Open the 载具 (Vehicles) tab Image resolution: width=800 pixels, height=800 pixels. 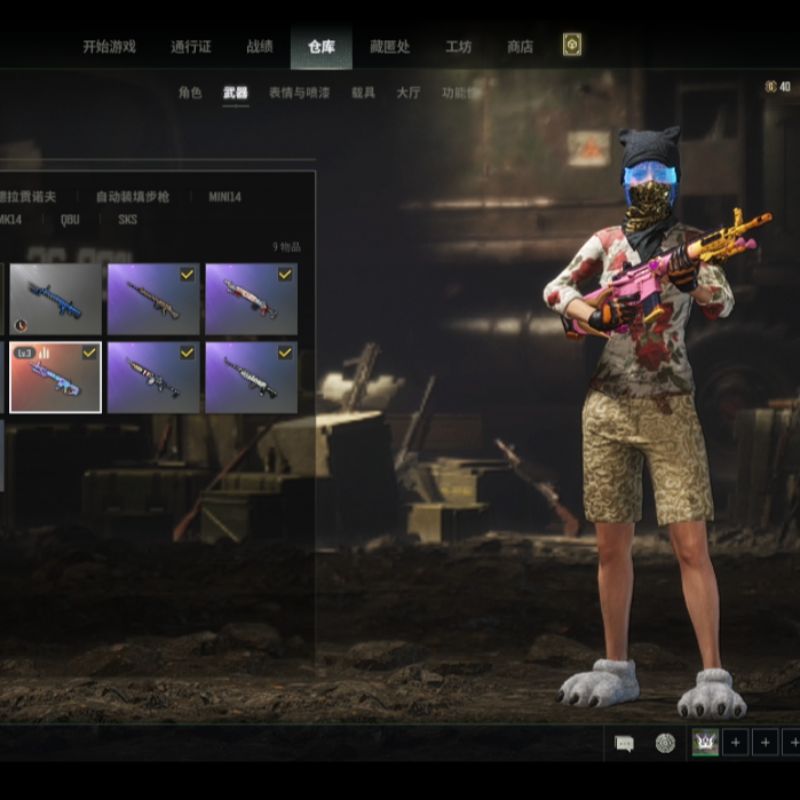tap(363, 93)
